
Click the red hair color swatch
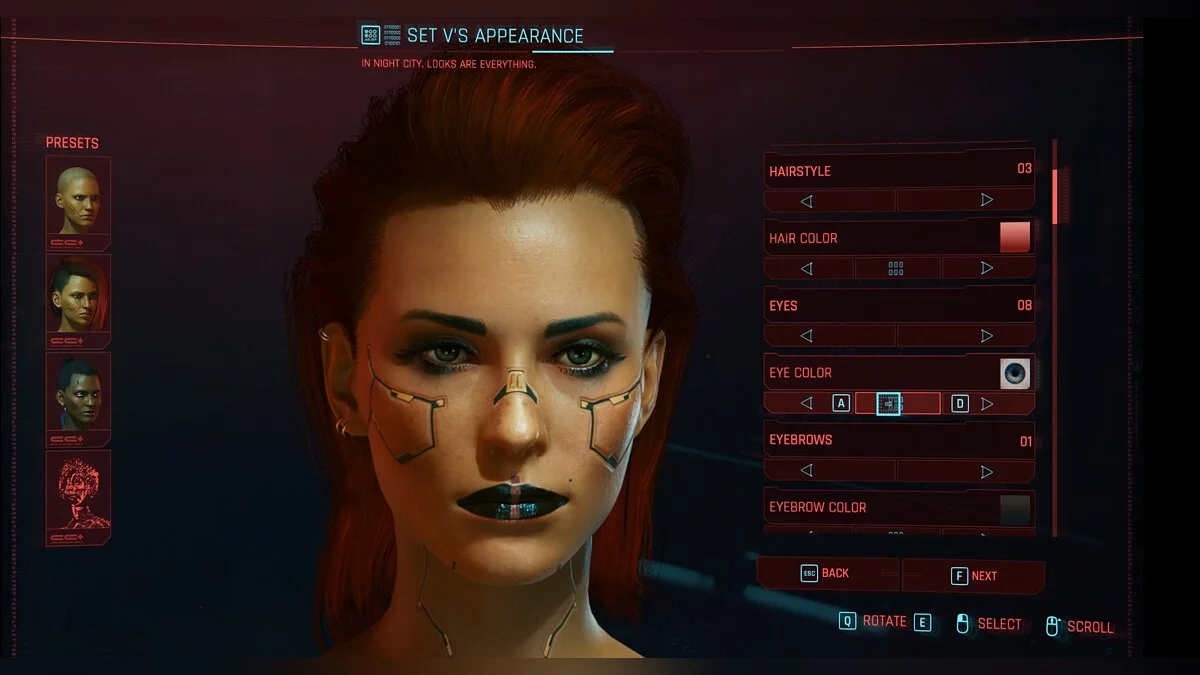coord(1015,238)
